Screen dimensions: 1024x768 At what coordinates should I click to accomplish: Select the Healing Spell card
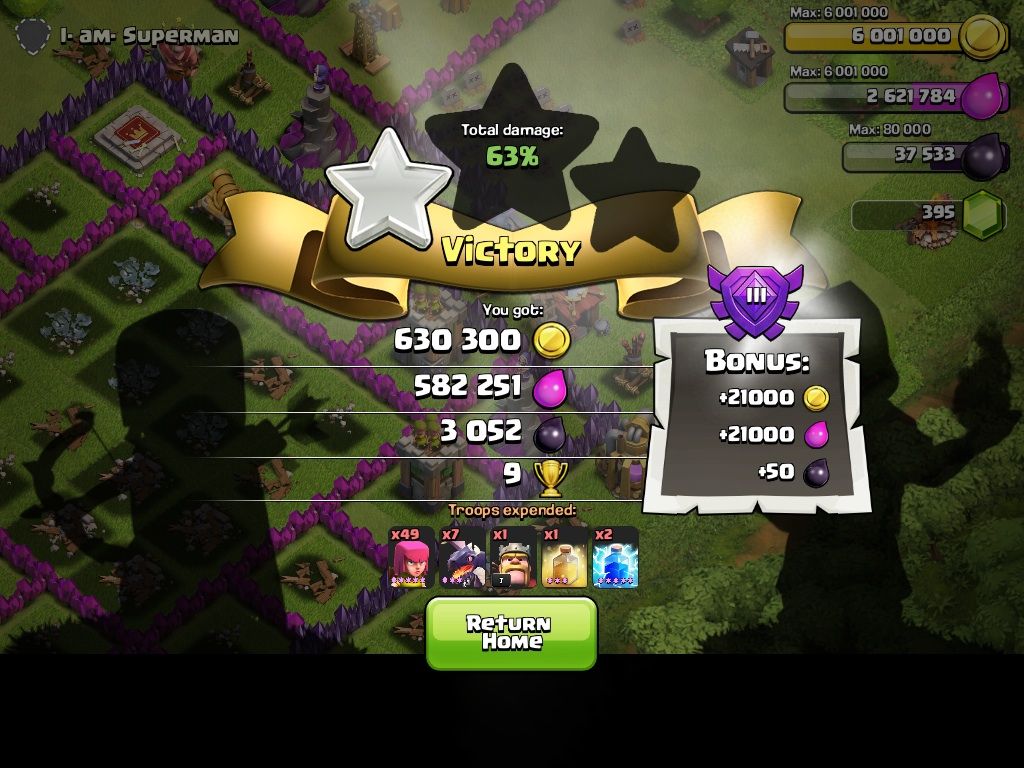[x=564, y=558]
